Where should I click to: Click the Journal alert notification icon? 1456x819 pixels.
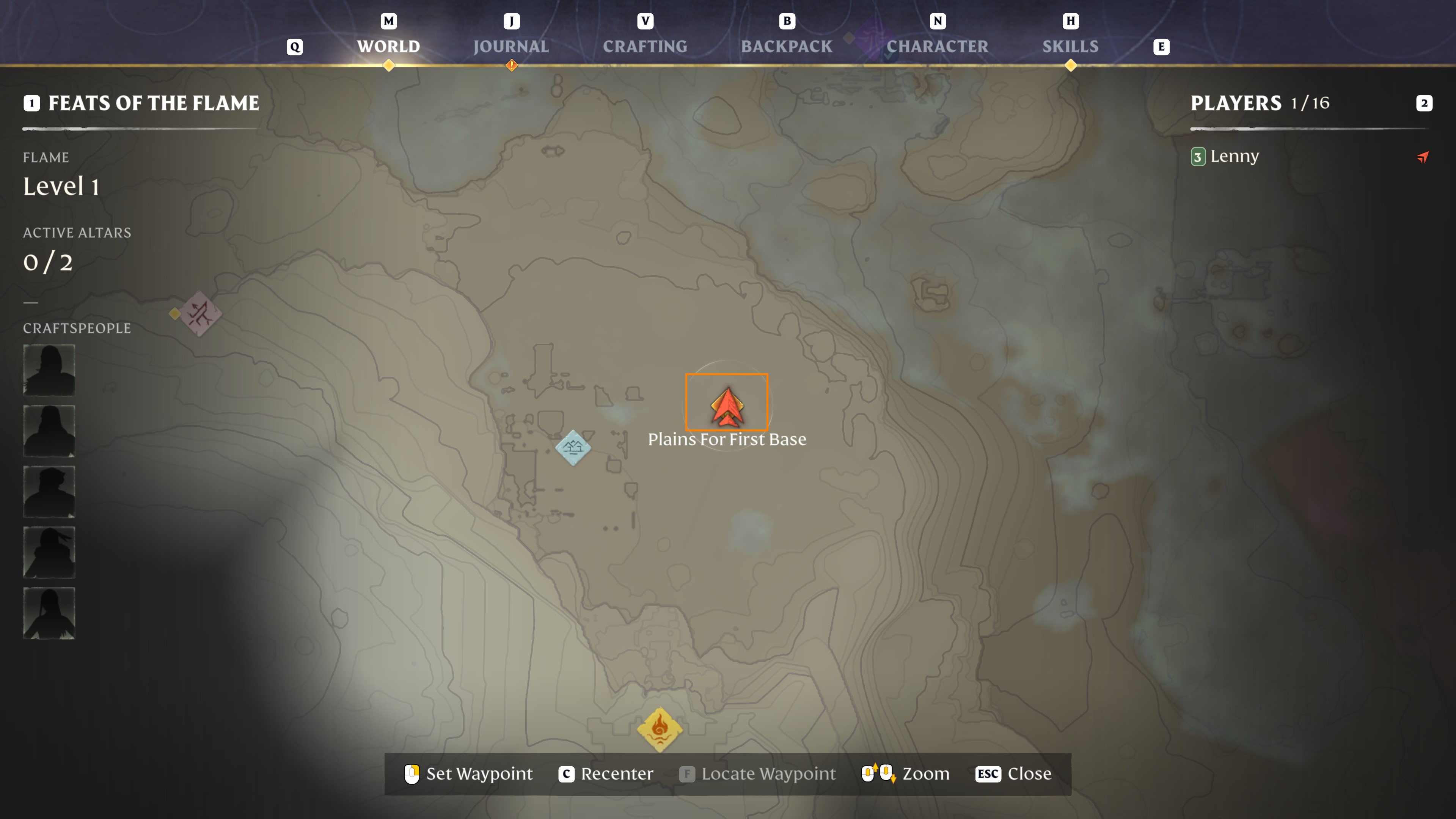coord(512,66)
